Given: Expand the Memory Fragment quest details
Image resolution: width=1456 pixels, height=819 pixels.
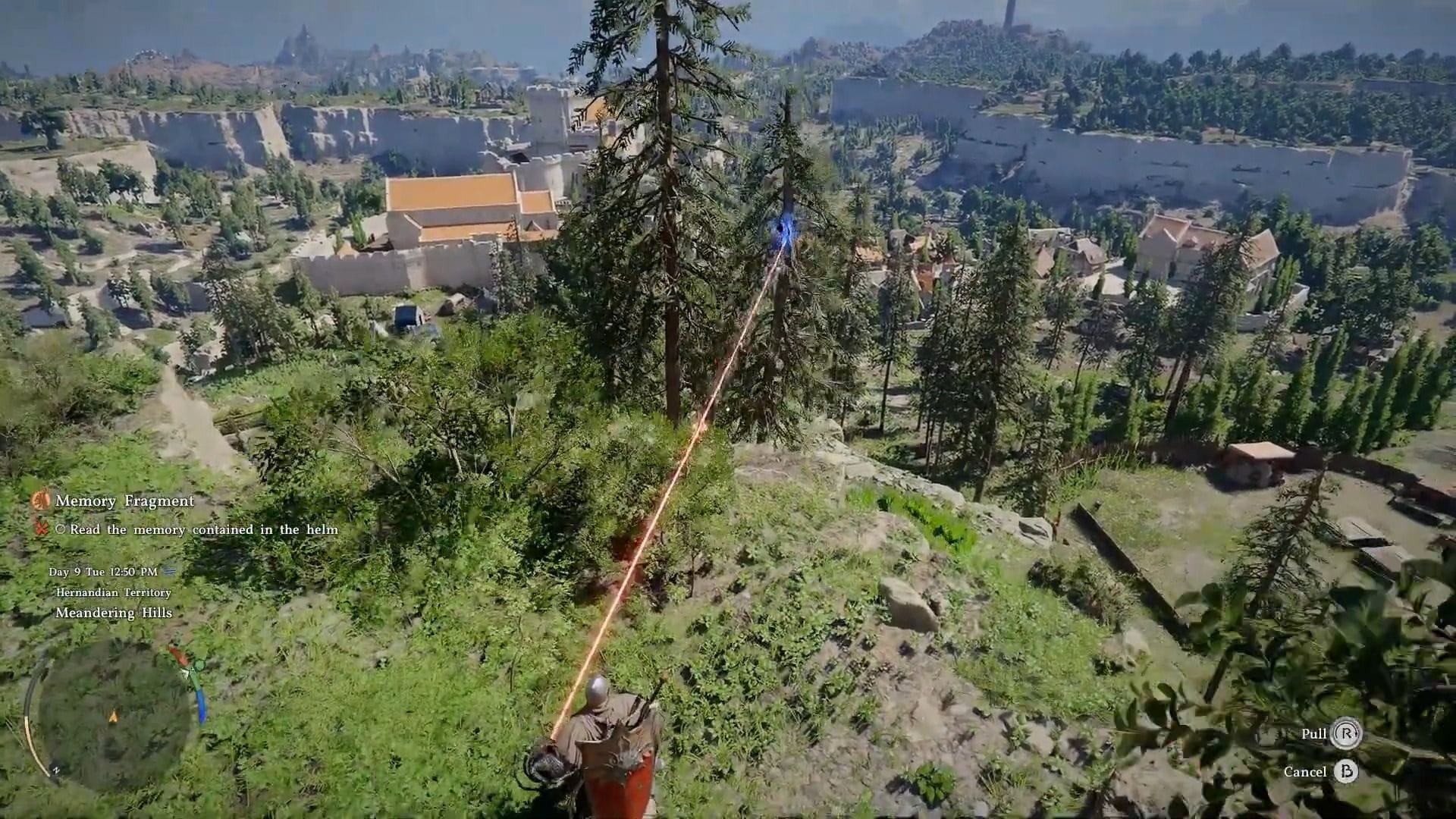Looking at the screenshot, I should [121, 500].
